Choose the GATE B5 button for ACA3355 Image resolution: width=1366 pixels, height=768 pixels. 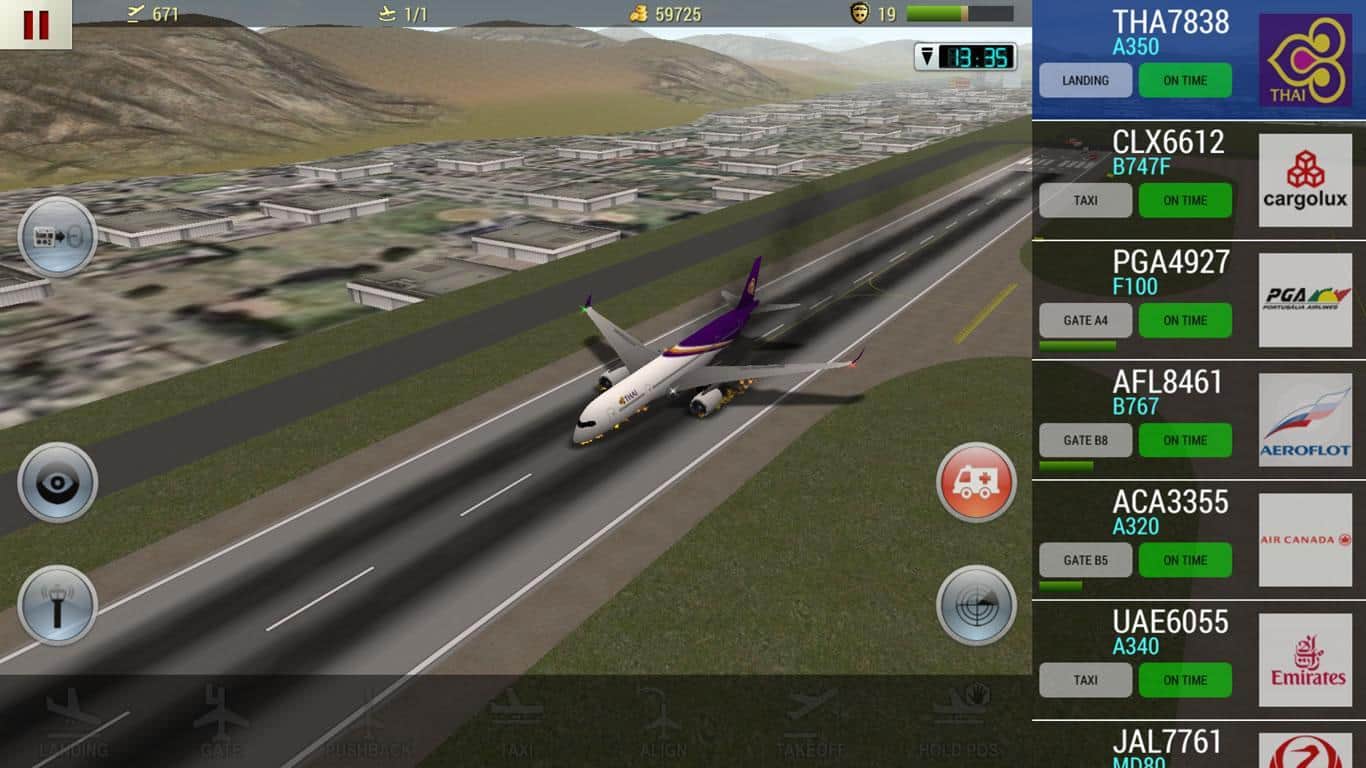point(1085,561)
